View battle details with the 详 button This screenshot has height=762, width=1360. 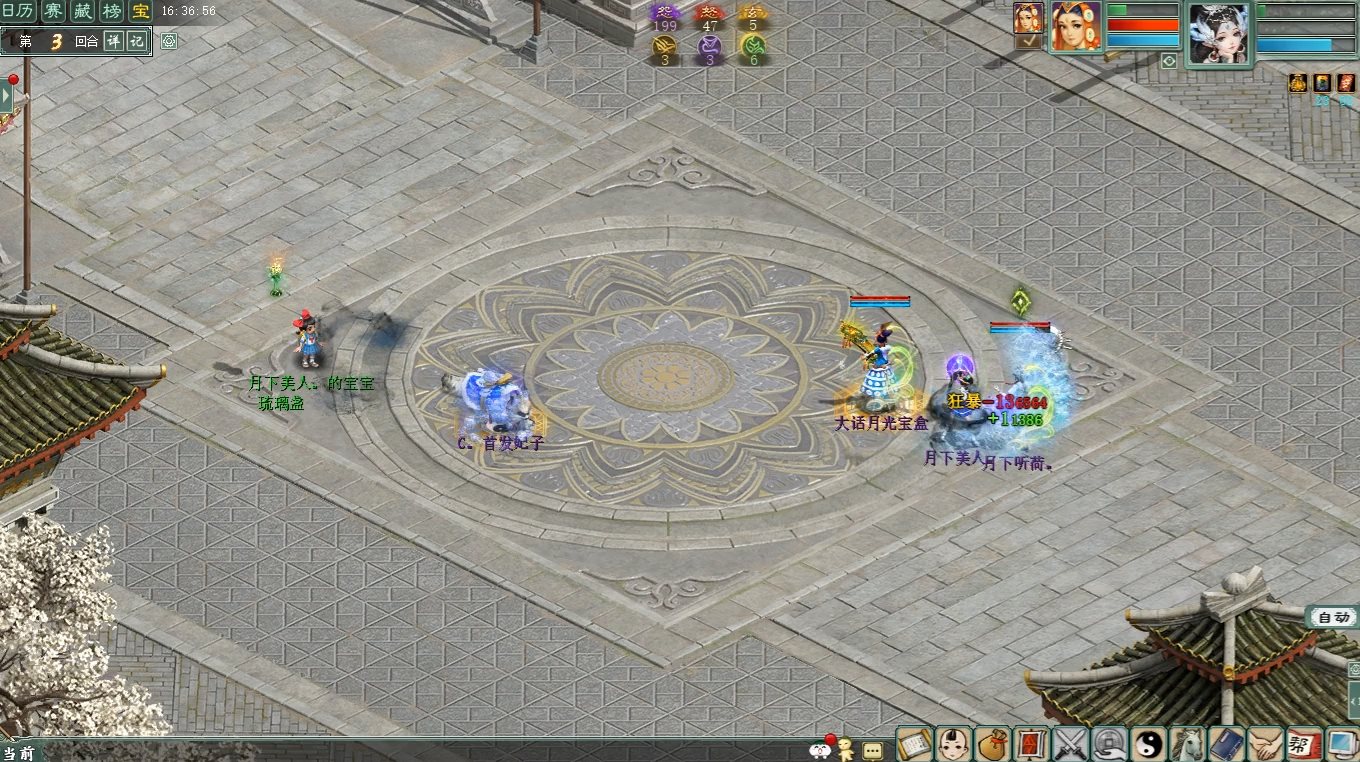[x=113, y=42]
